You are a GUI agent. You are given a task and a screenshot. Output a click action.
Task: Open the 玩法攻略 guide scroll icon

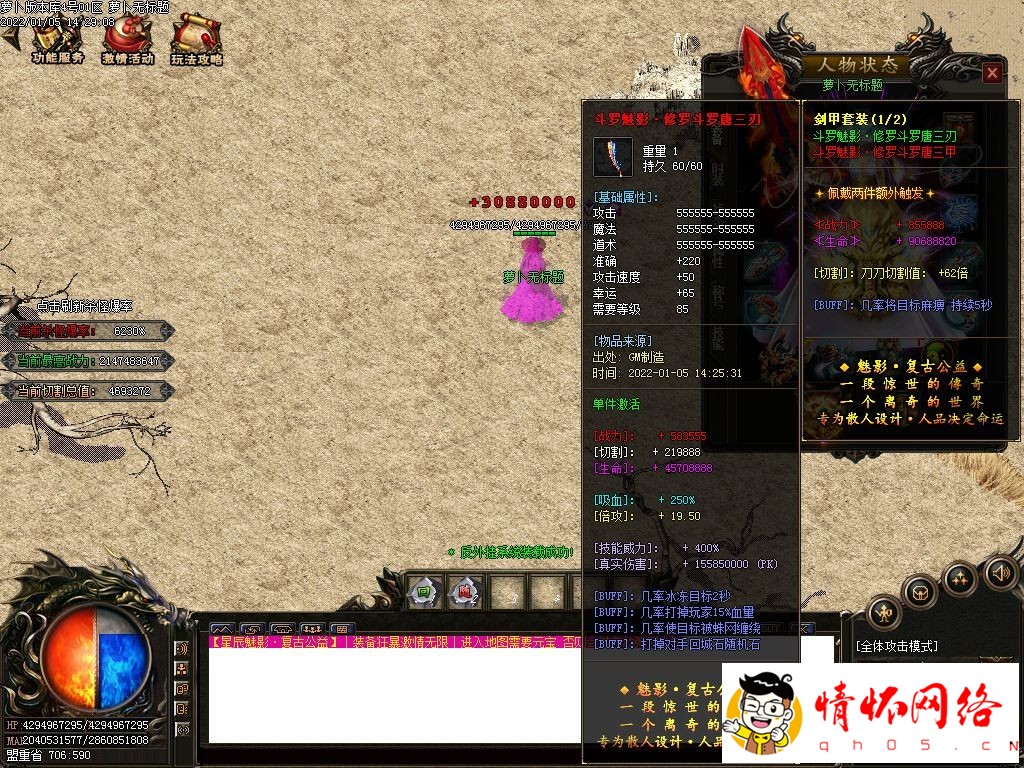(x=195, y=40)
